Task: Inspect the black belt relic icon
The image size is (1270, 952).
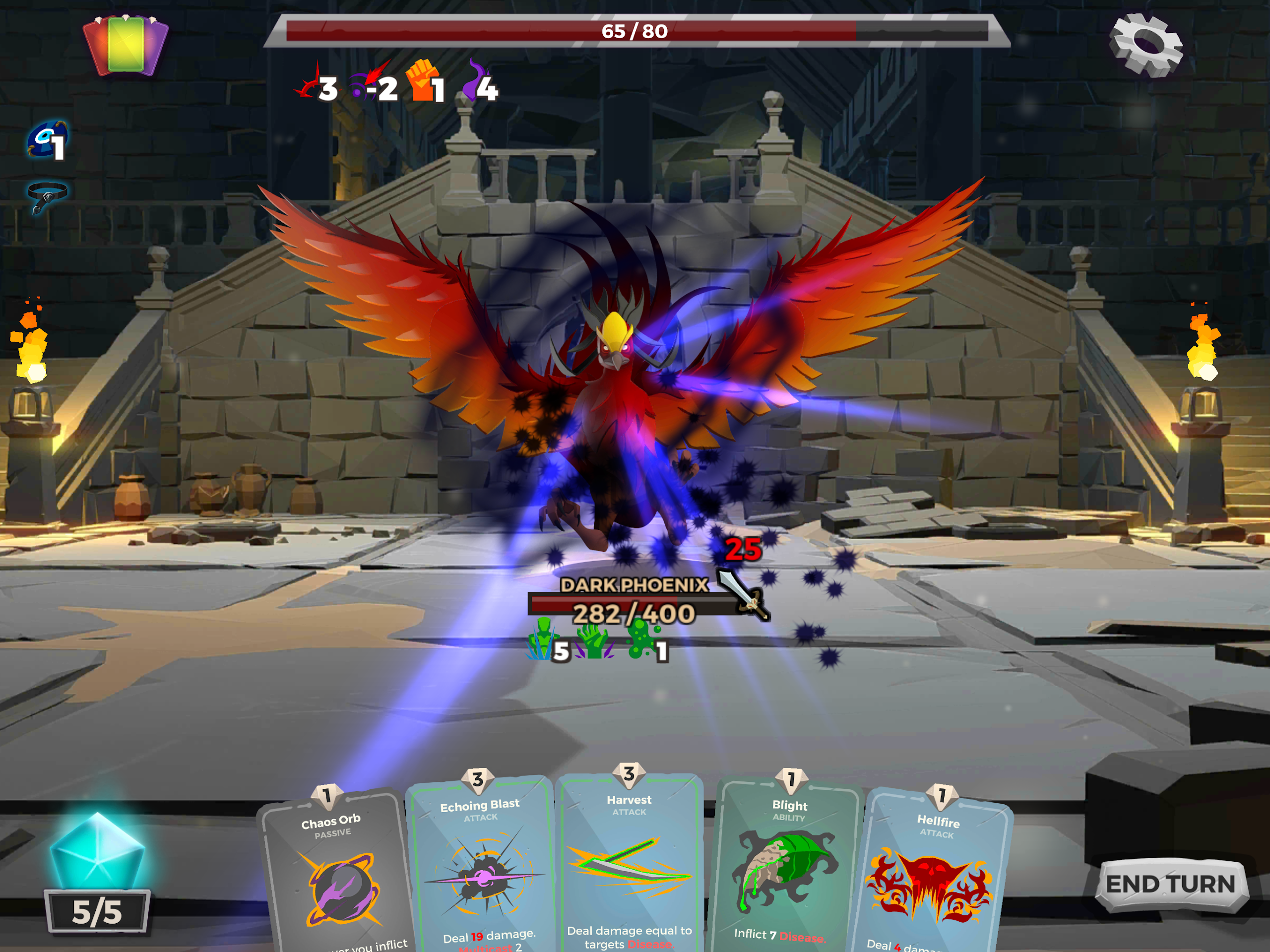Action: (x=47, y=194)
